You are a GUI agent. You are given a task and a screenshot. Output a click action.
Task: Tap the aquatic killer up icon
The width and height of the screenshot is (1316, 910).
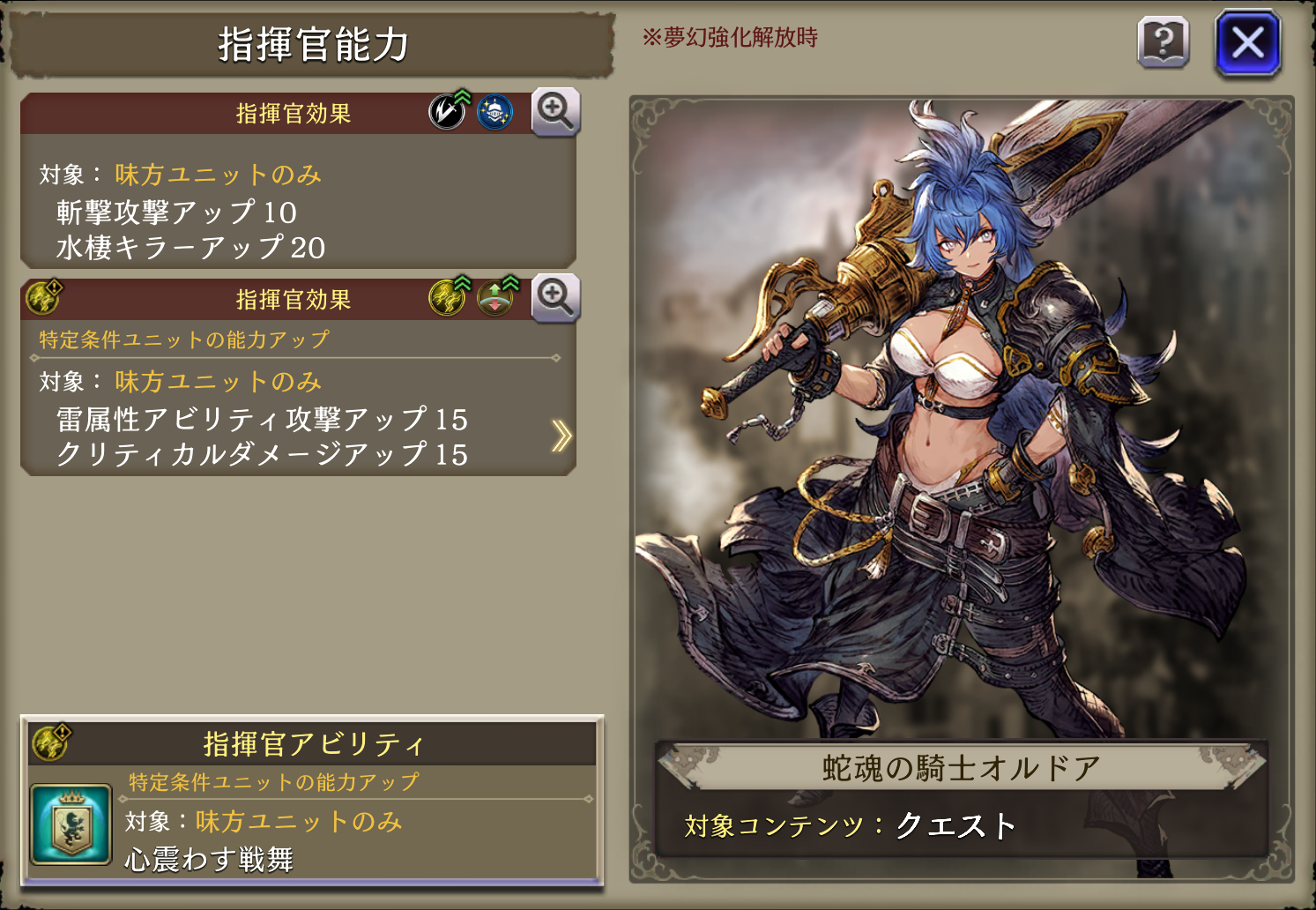494,113
